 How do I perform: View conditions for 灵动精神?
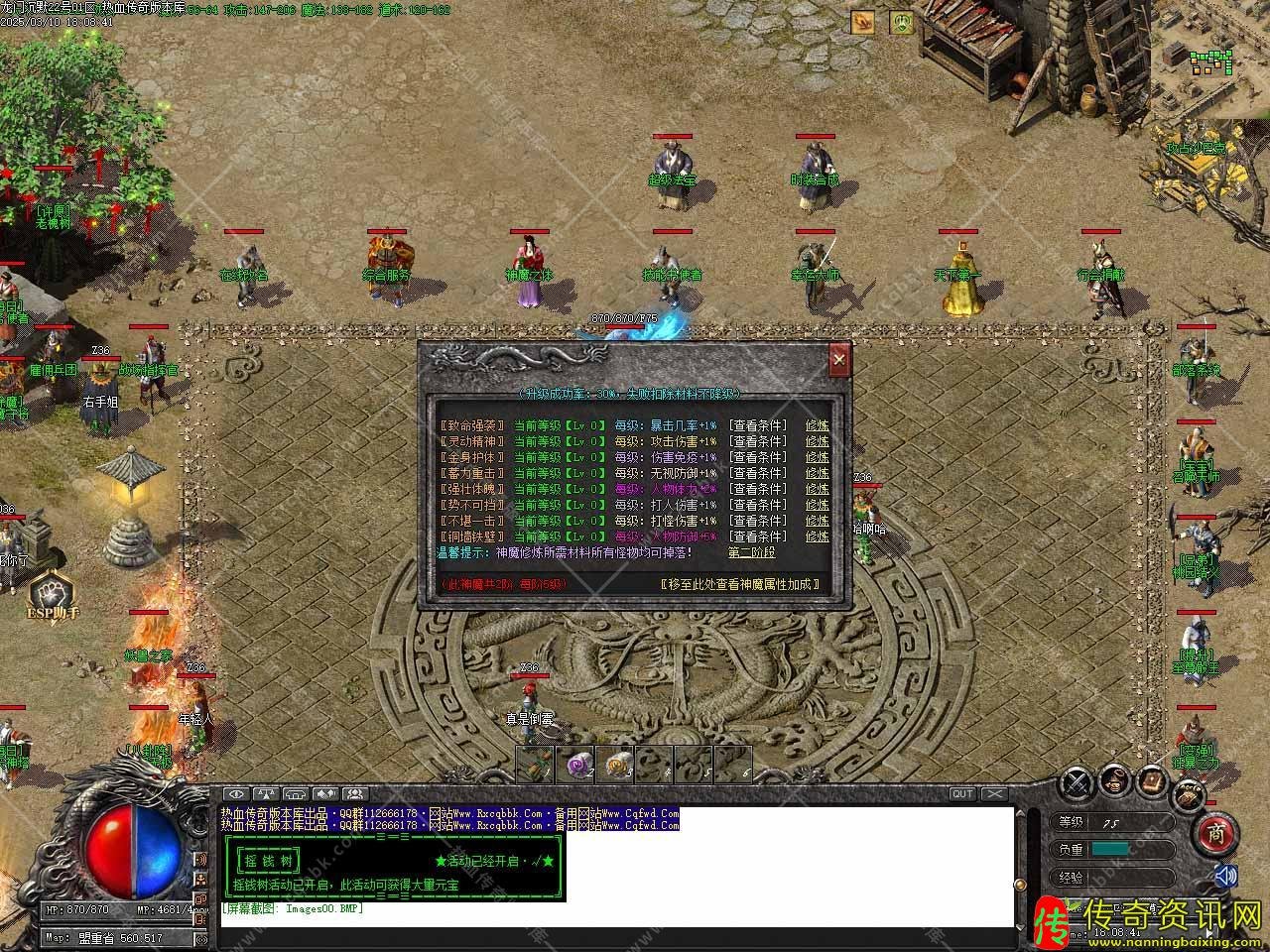point(758,441)
